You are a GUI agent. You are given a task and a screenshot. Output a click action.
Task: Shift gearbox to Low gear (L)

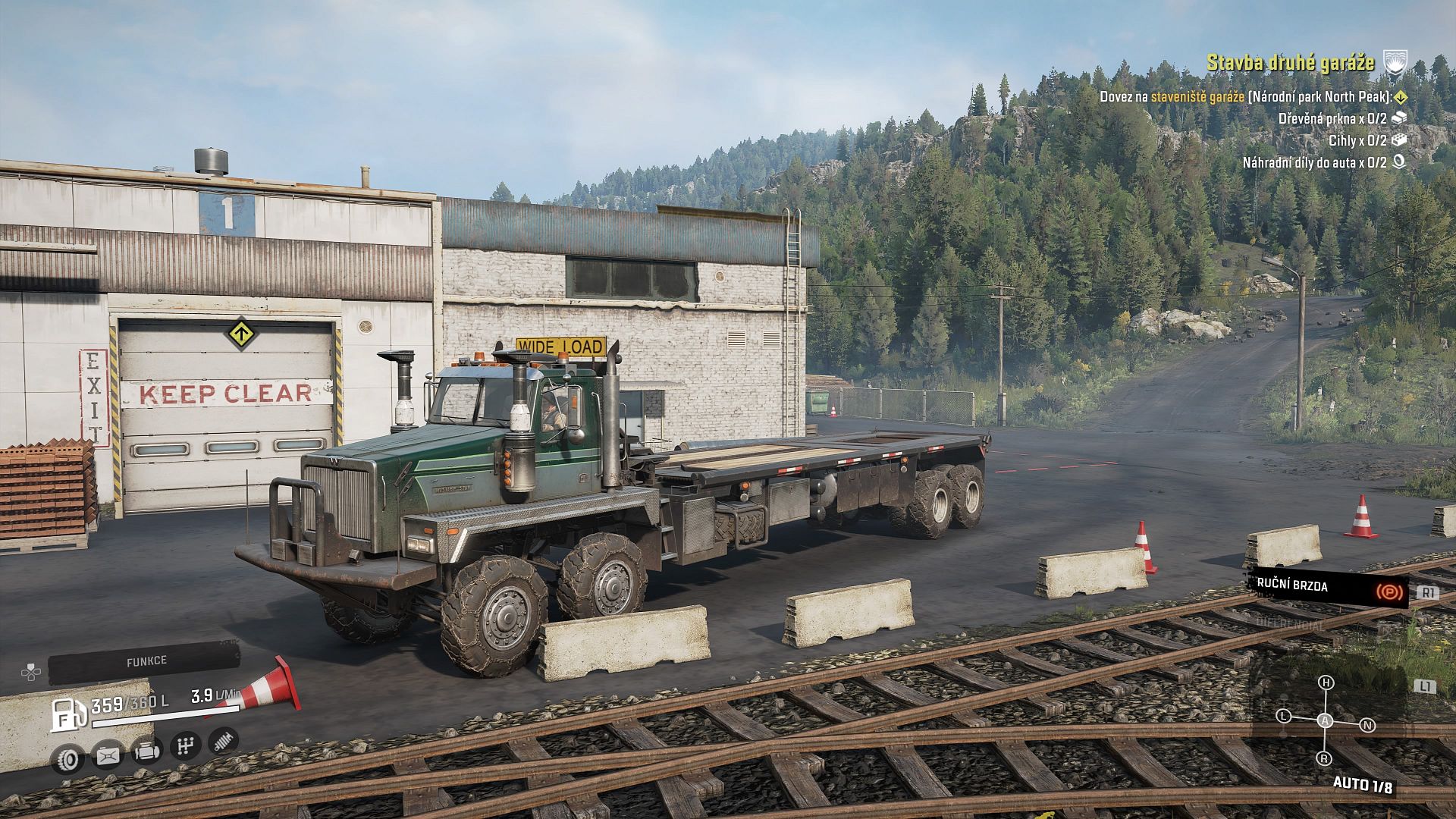[1283, 716]
